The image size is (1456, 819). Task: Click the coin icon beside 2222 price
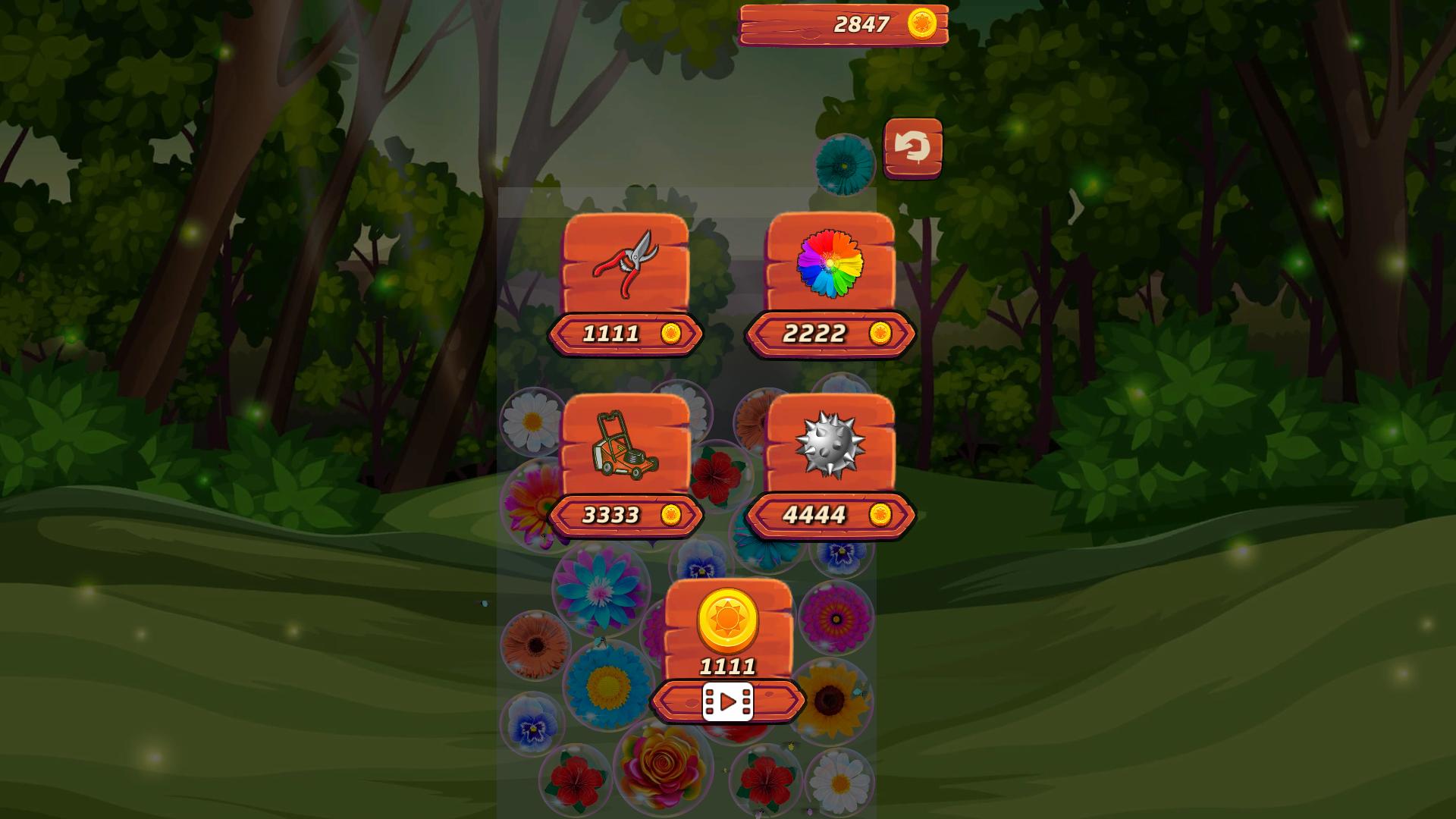pyautogui.click(x=880, y=334)
